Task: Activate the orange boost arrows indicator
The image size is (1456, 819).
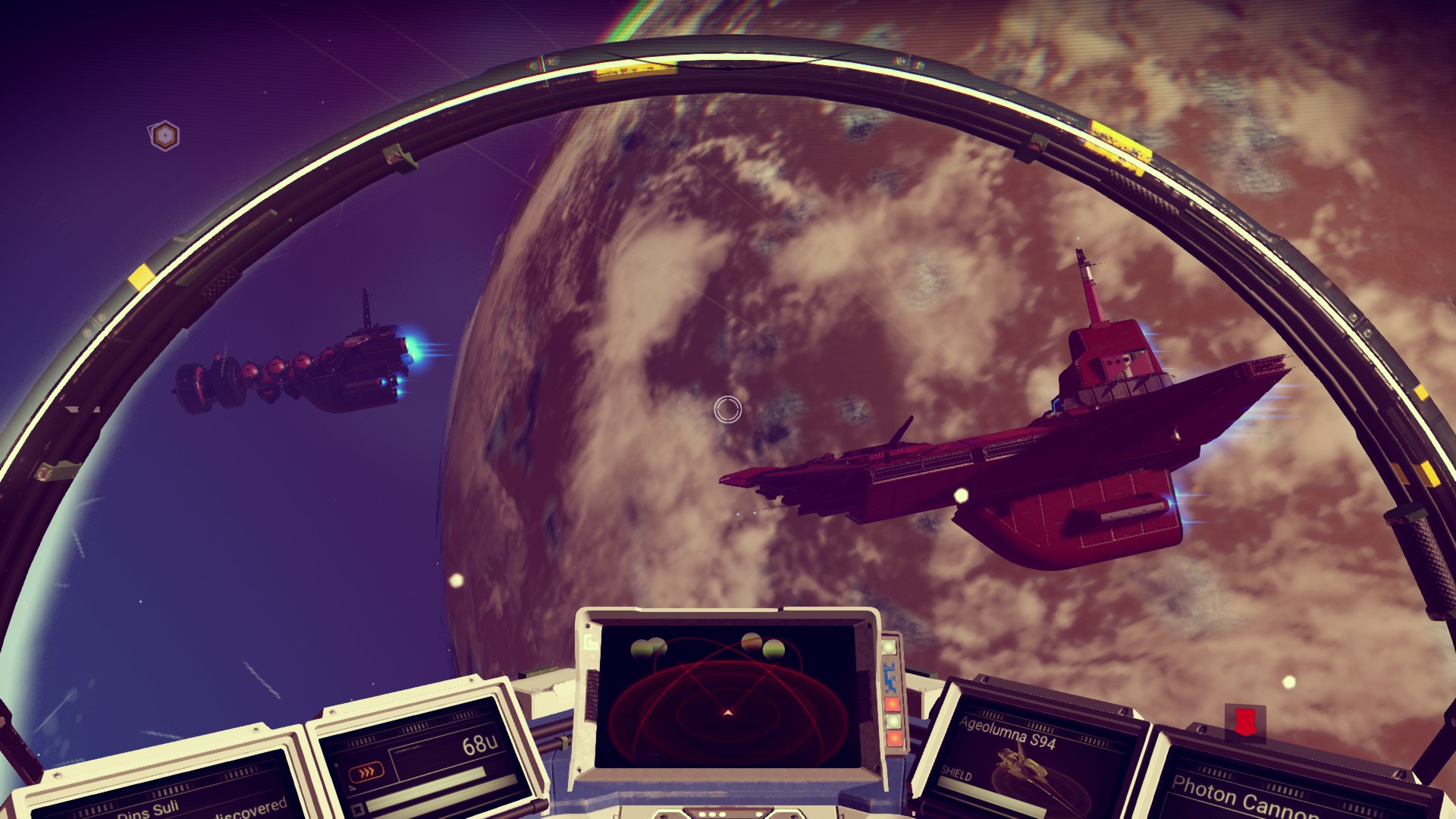Action: [366, 773]
